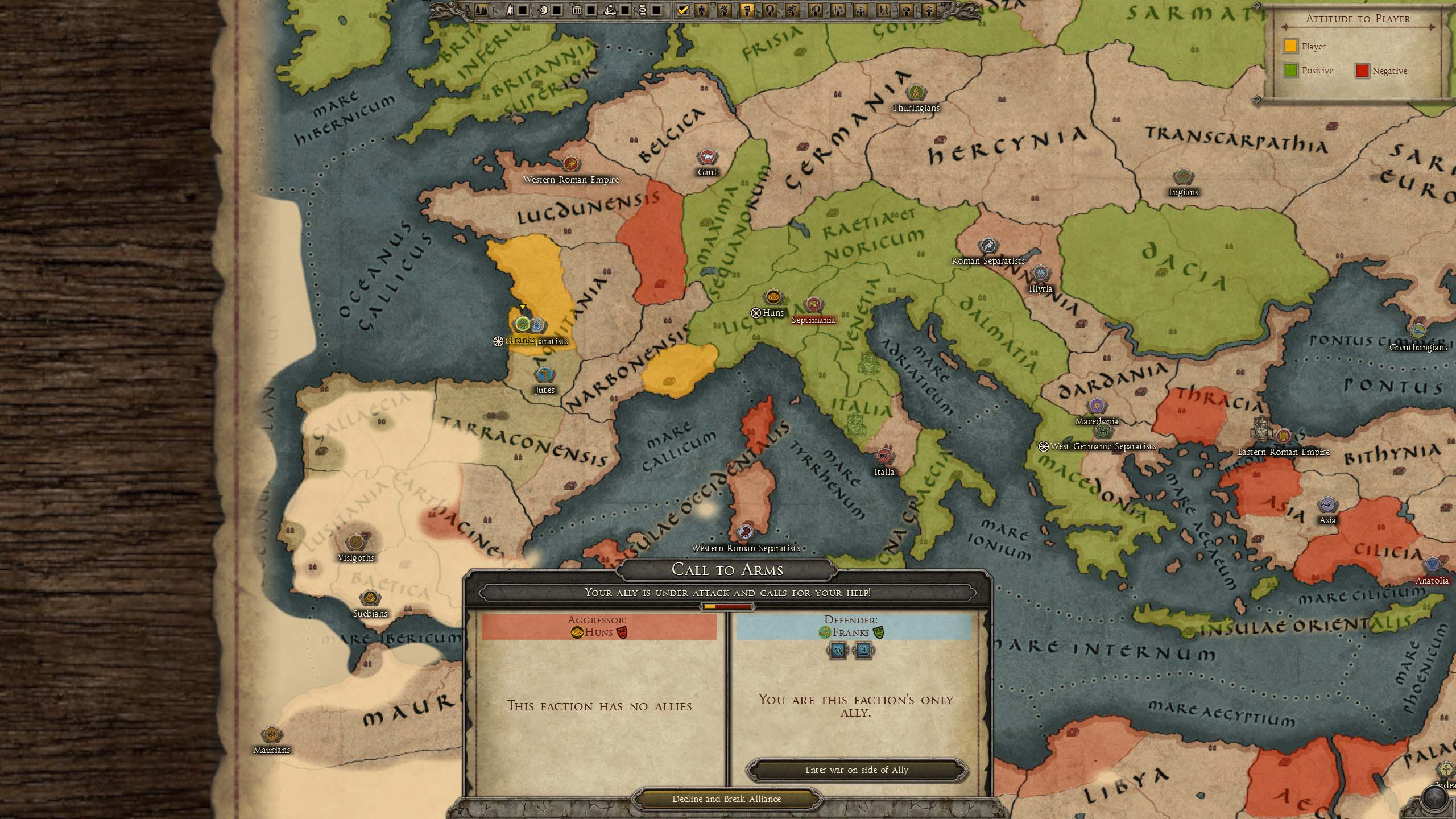Click the Septimania faction marker

813,305
